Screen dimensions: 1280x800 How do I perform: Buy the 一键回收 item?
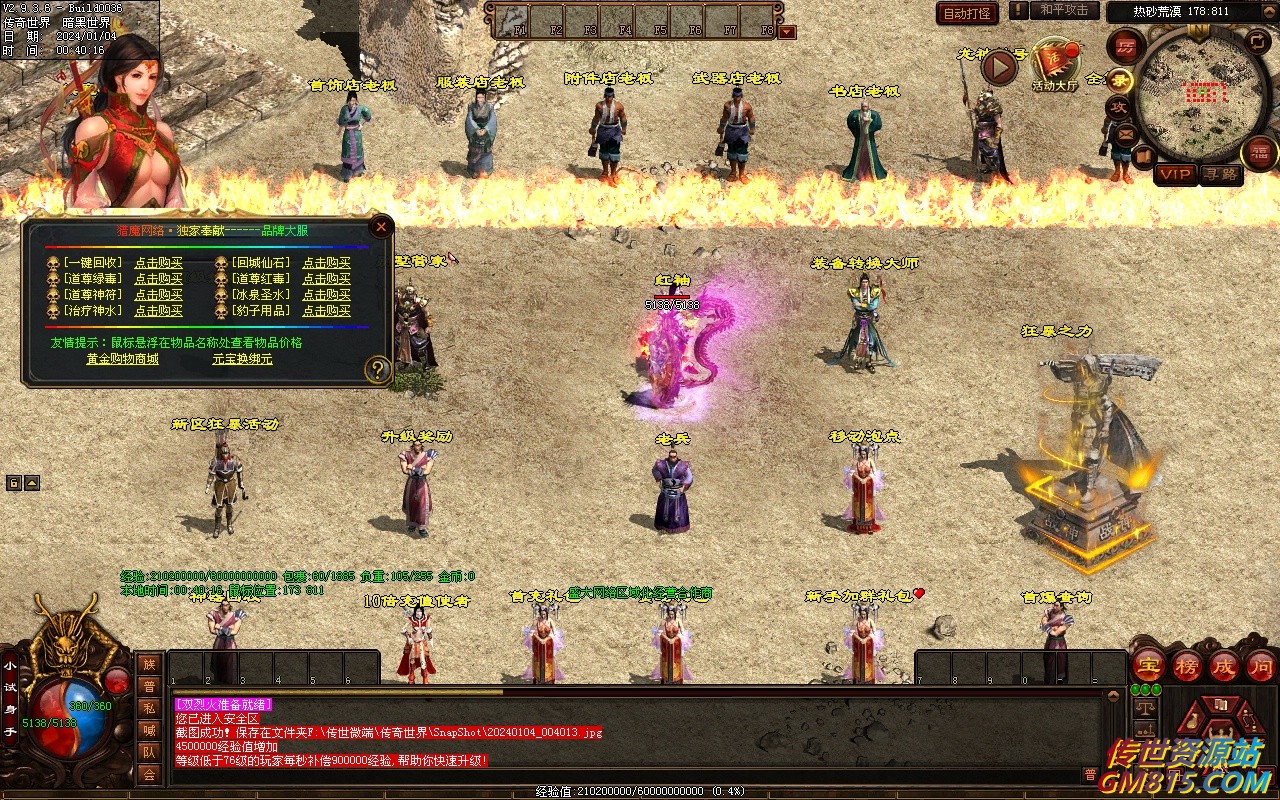click(158, 263)
